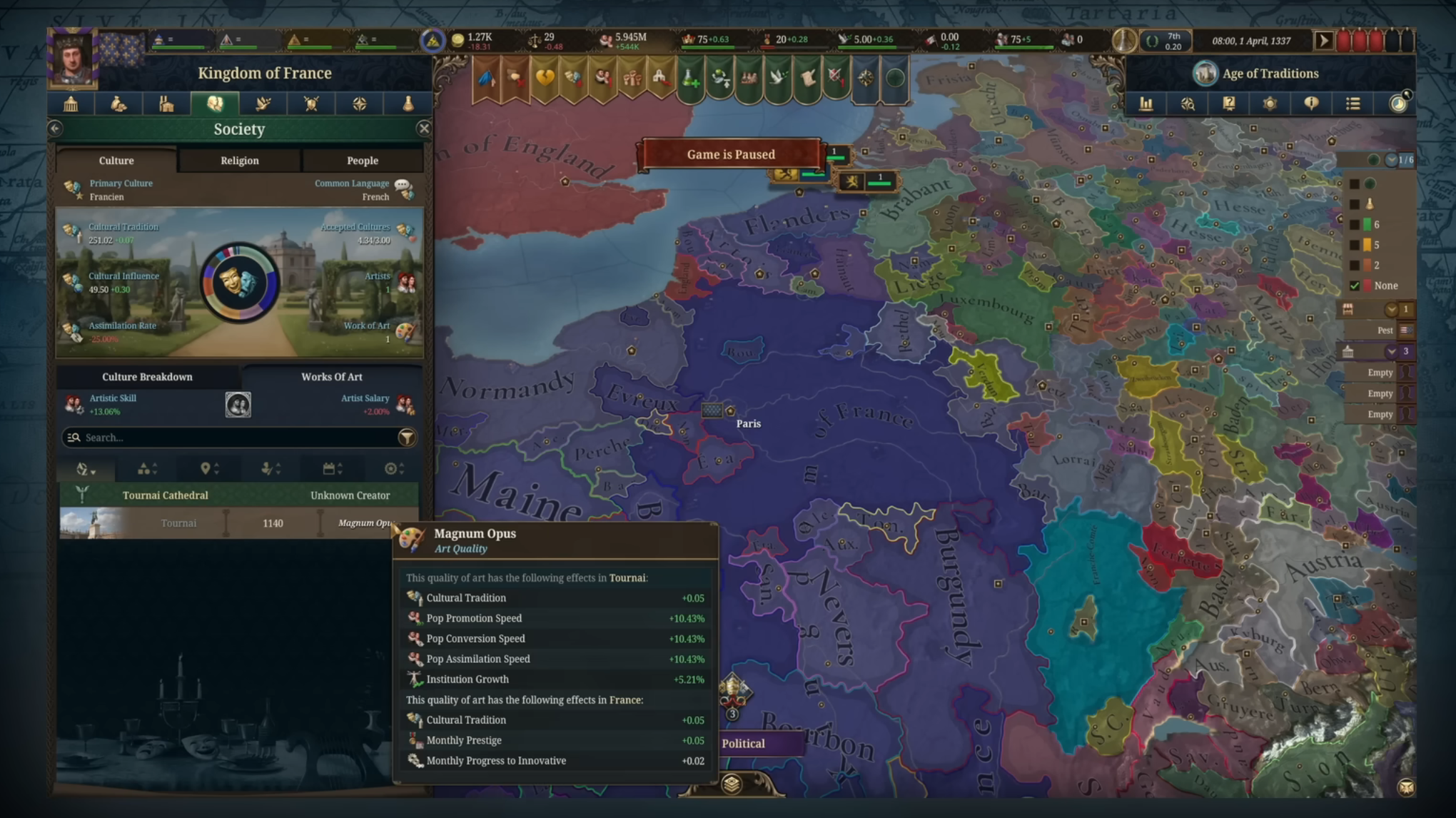Collapse the map legend chevron showing 1/6
Screen dimensions: 1456x818
(x=1390, y=160)
